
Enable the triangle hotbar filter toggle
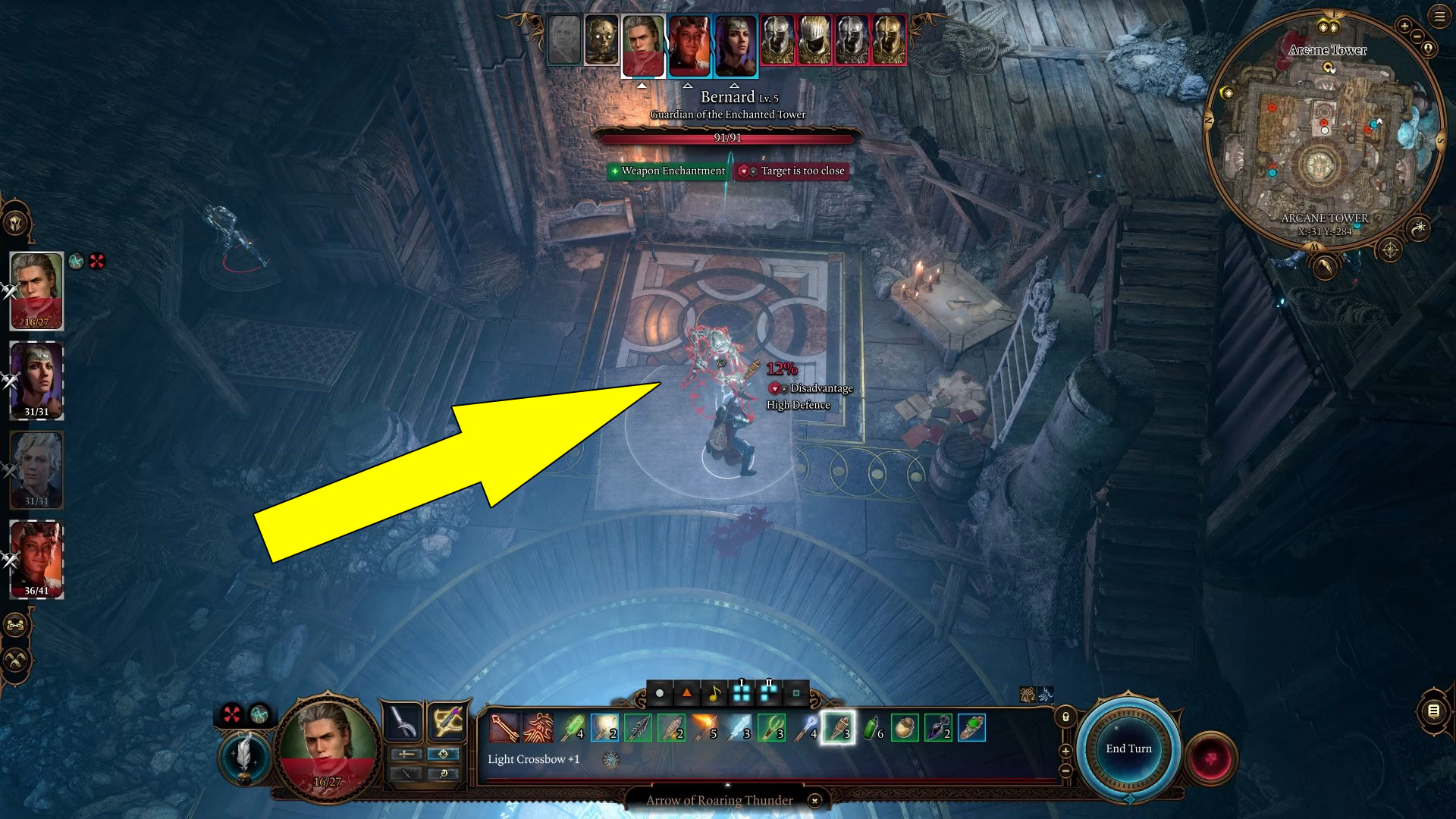click(x=686, y=693)
